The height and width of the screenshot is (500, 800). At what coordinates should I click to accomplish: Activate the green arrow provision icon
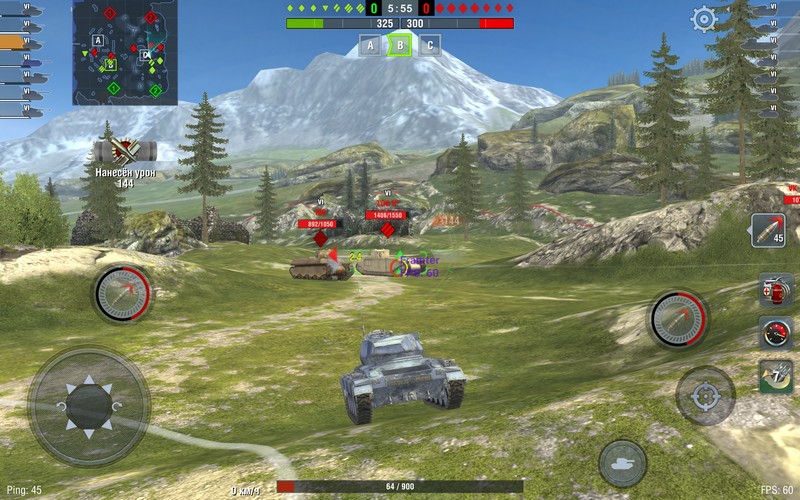pos(775,376)
